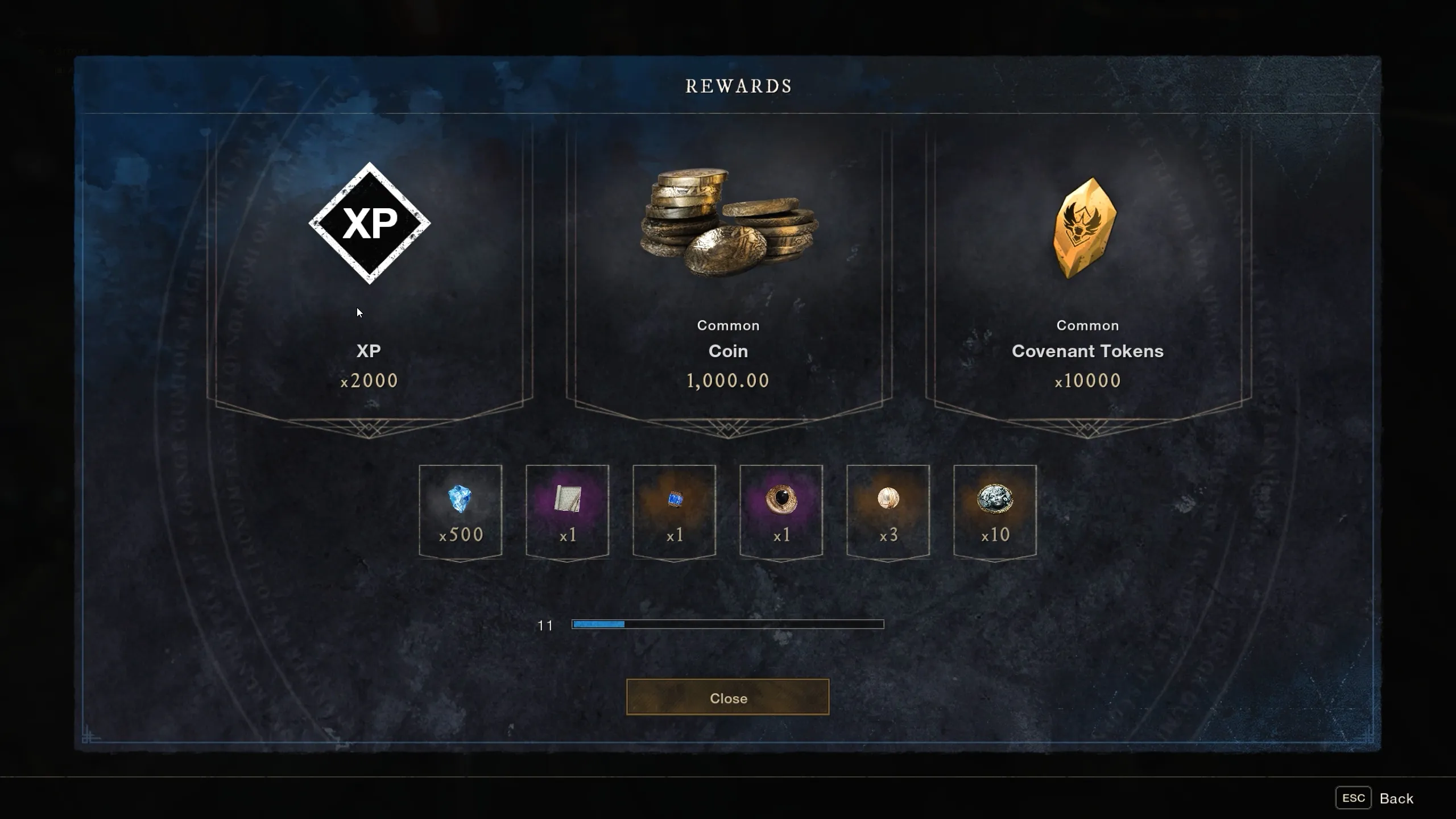Inspect the blue crystal x500 reward

point(460,511)
